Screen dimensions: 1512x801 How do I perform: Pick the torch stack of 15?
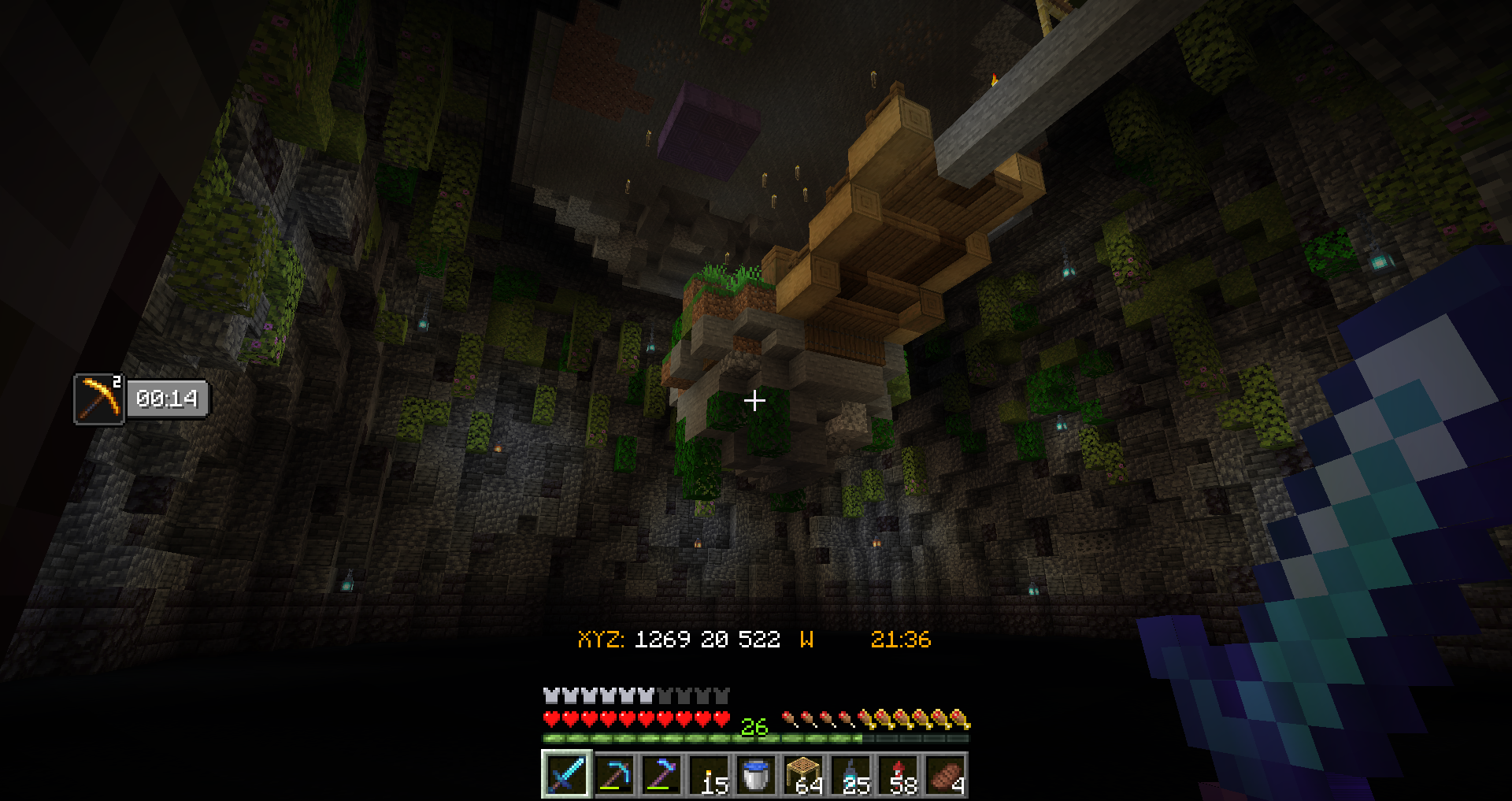point(710,775)
